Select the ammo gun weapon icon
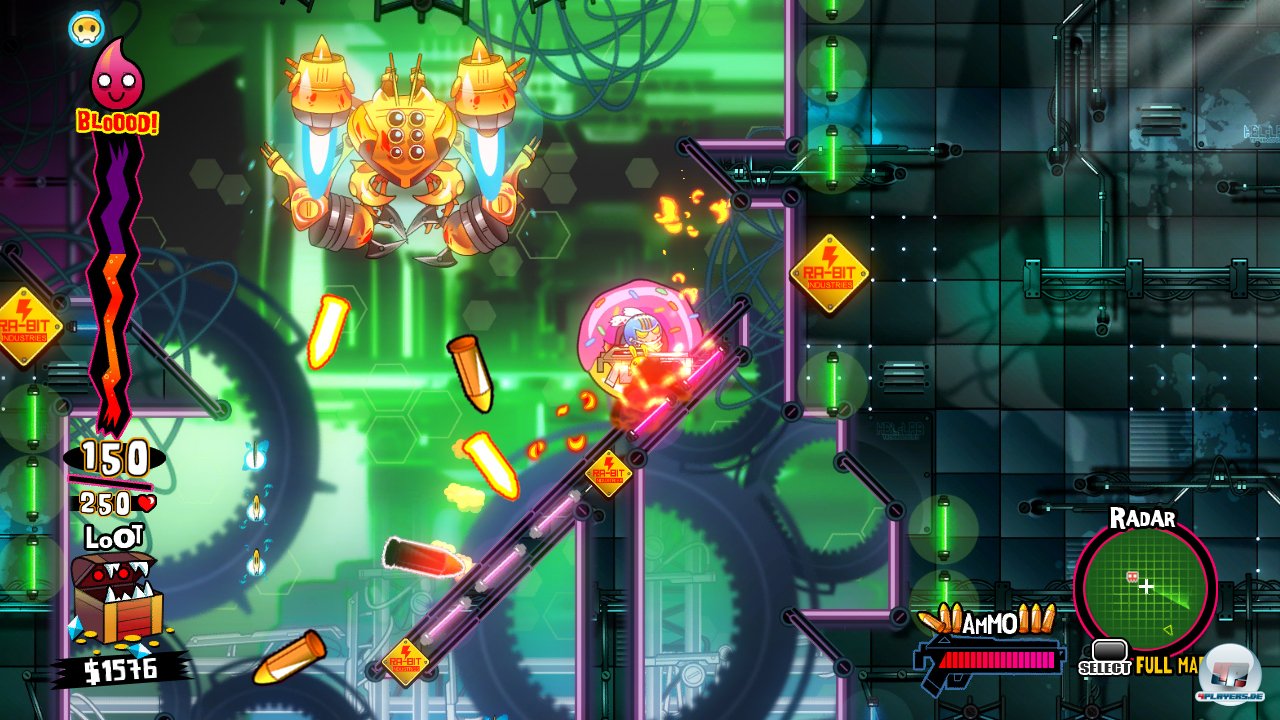Viewport: 1280px width, 720px height. pyautogui.click(x=988, y=661)
